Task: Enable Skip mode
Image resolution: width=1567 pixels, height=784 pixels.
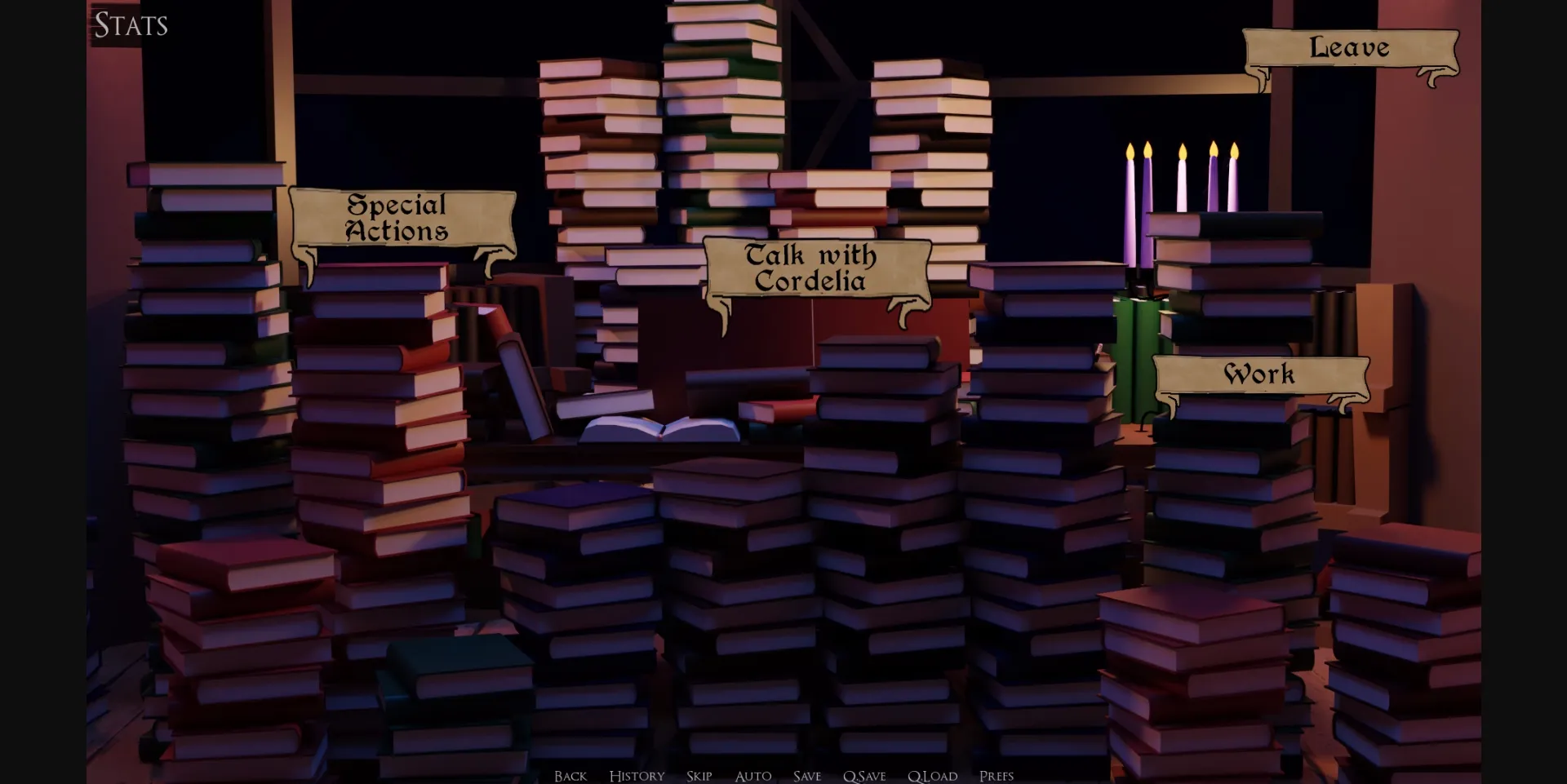Action: pyautogui.click(x=699, y=776)
